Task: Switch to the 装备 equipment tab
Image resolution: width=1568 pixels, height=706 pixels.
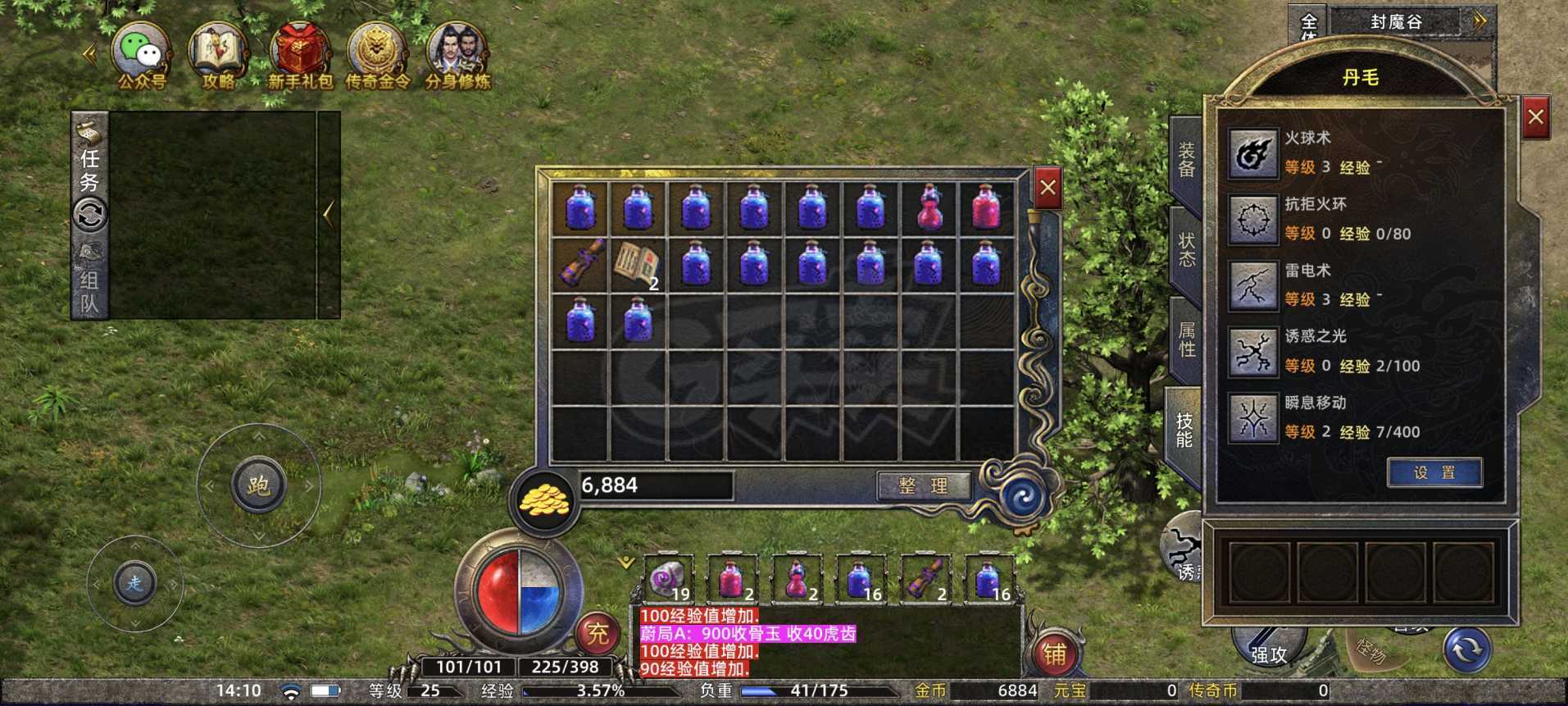Action: 1186,161
